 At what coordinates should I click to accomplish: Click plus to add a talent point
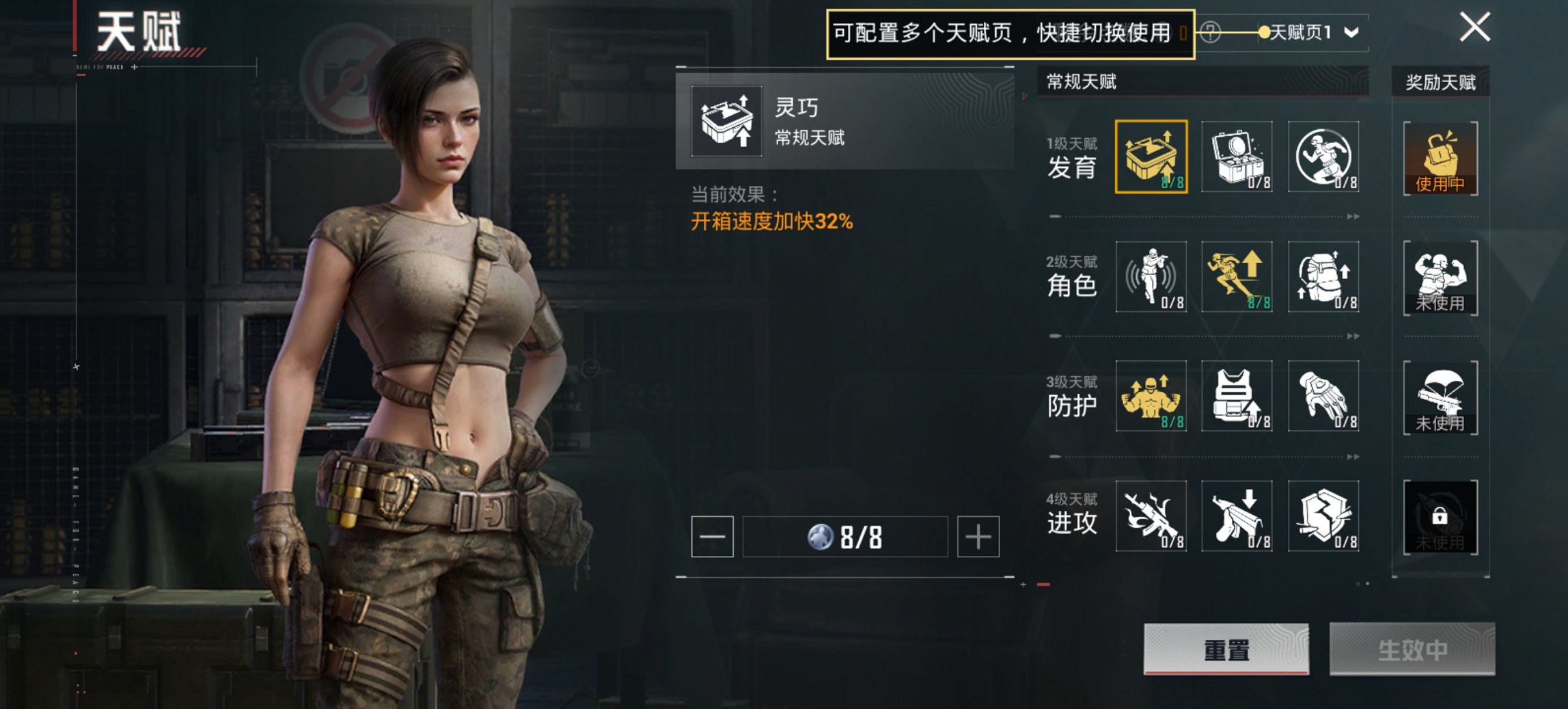point(978,537)
